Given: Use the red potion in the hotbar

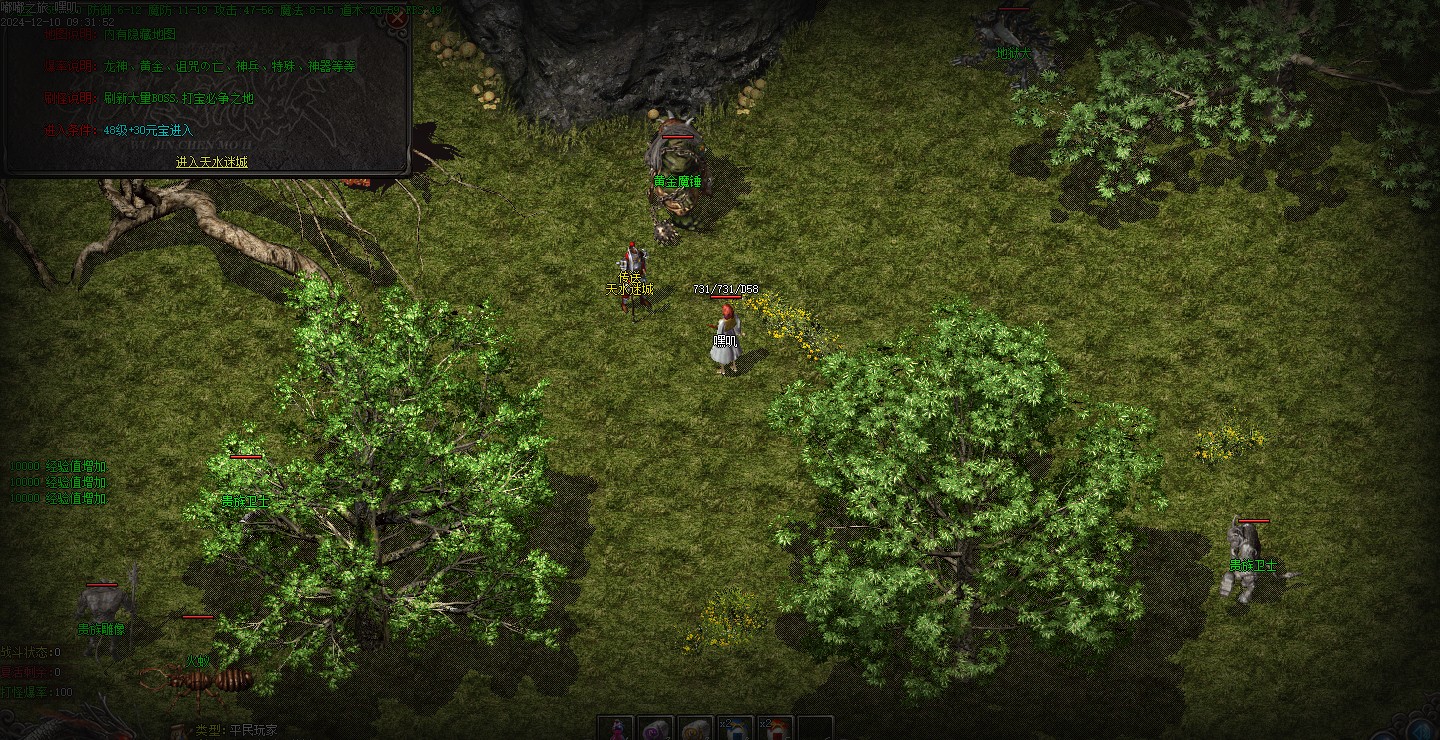Looking at the screenshot, I should pos(616,729).
